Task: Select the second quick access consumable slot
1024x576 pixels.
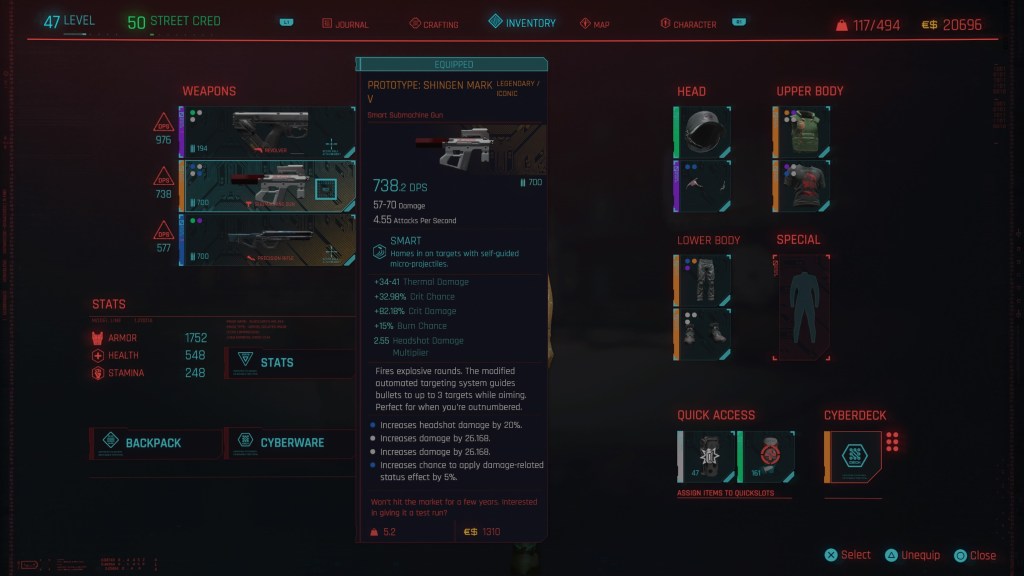Action: [x=766, y=456]
